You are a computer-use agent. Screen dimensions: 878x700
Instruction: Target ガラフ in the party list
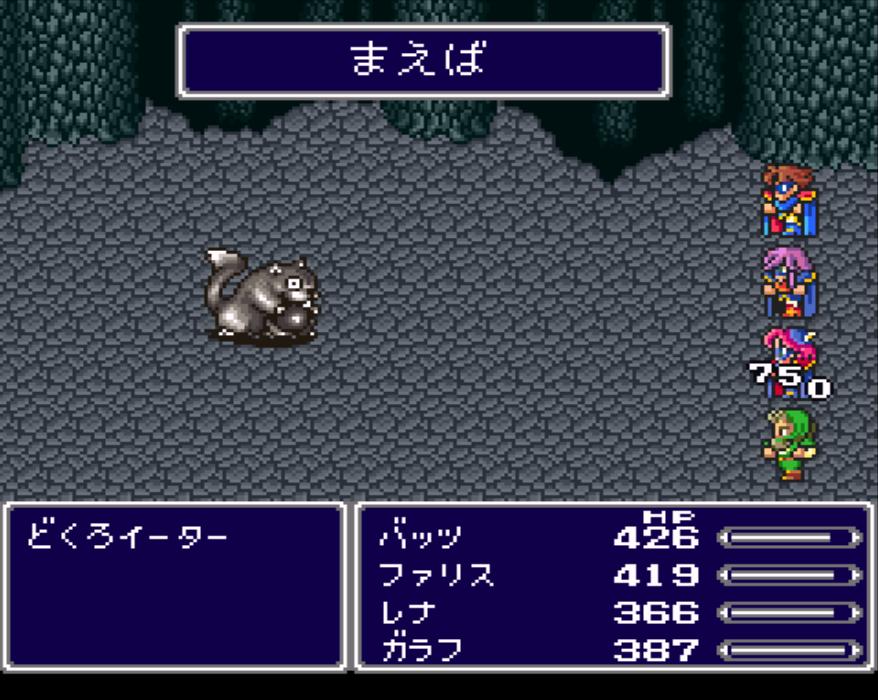(x=420, y=650)
